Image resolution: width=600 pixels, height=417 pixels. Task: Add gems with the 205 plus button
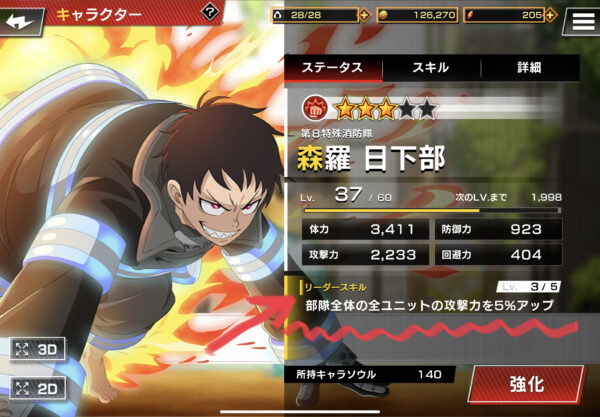click(553, 15)
